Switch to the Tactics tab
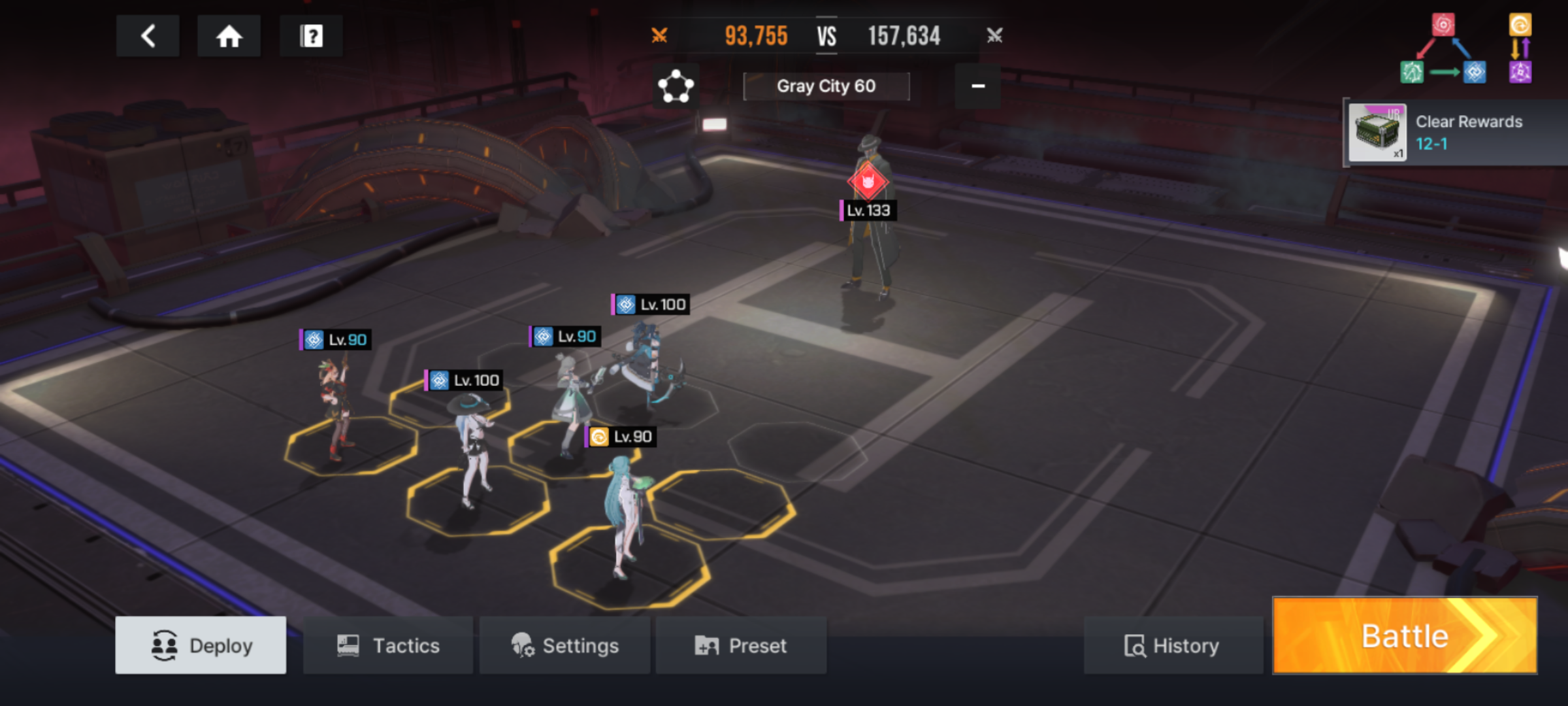 tap(388, 645)
